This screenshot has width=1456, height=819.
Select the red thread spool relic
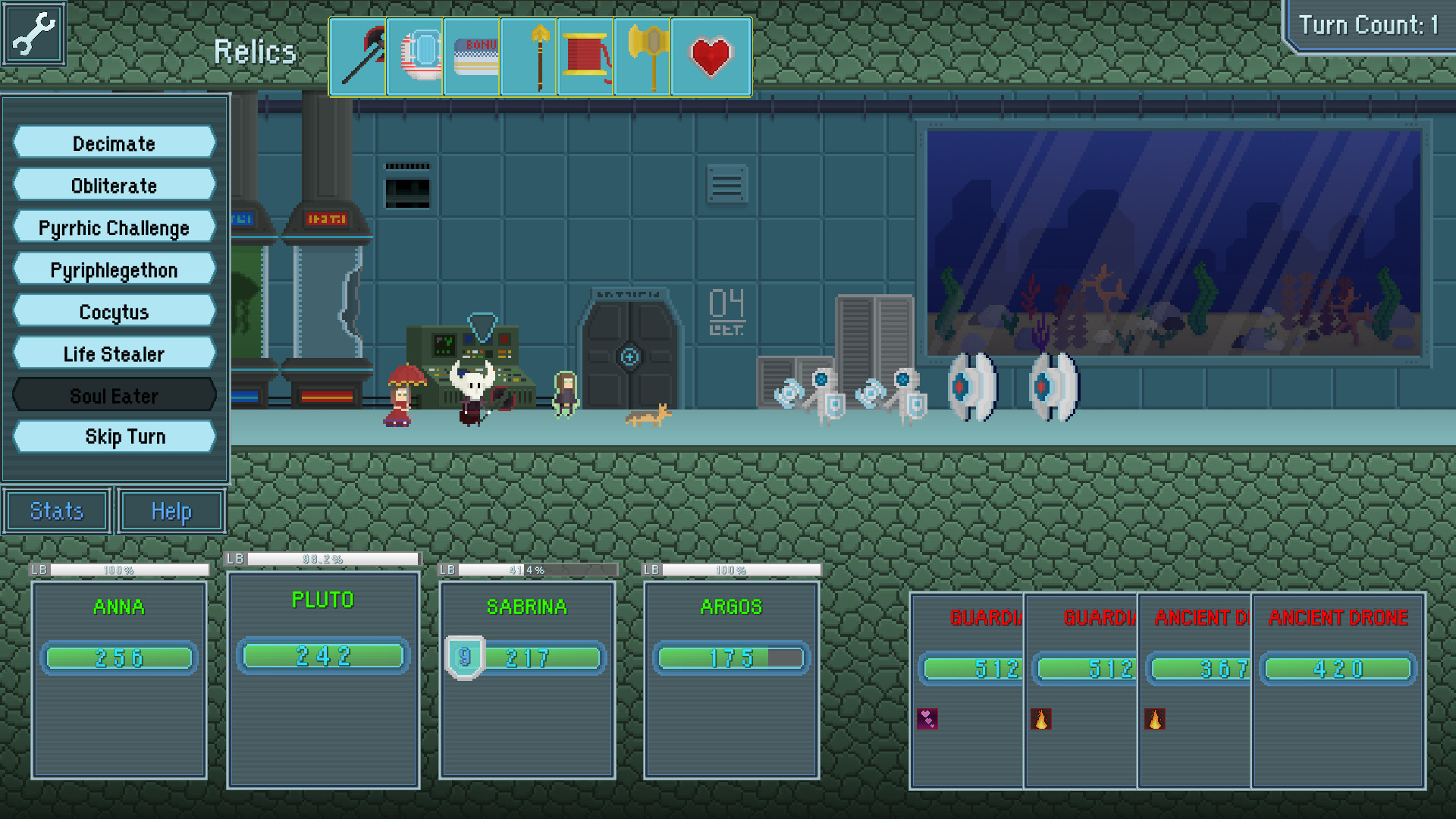point(586,57)
